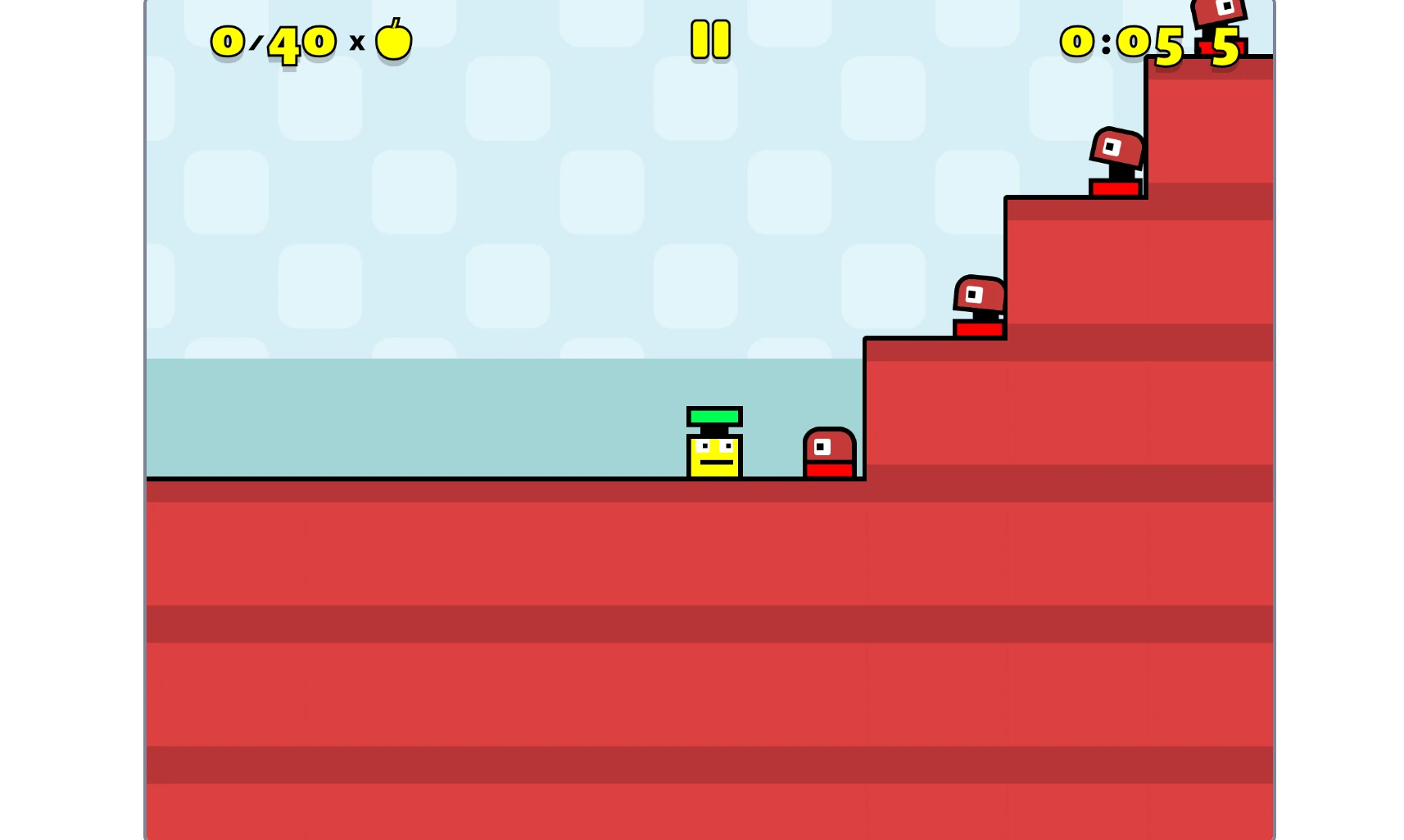Click the teal band behind the player

410,418
